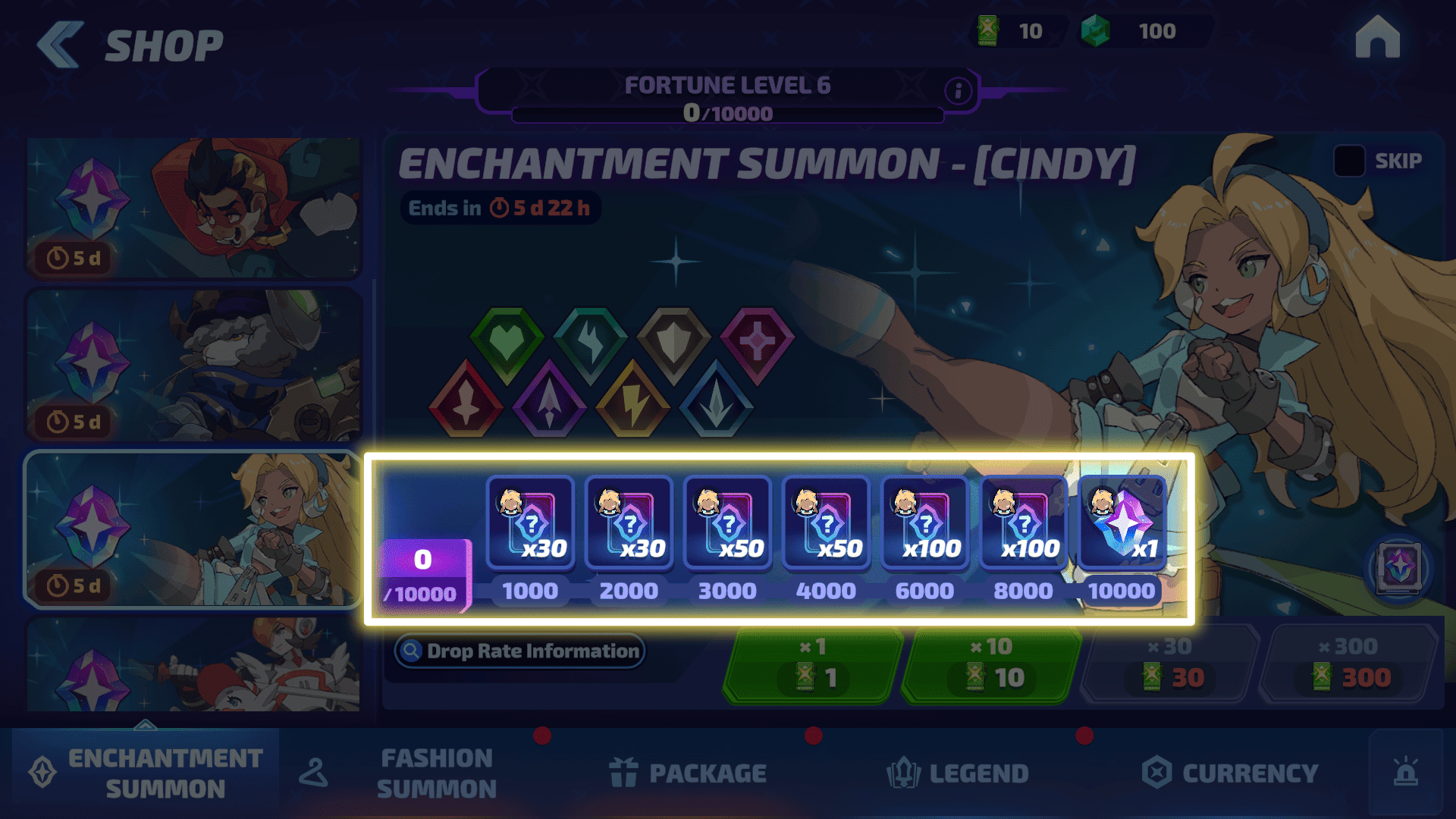1456x819 pixels.
Task: Summon x300 for 300 tickets
Action: pyautogui.click(x=1350, y=665)
